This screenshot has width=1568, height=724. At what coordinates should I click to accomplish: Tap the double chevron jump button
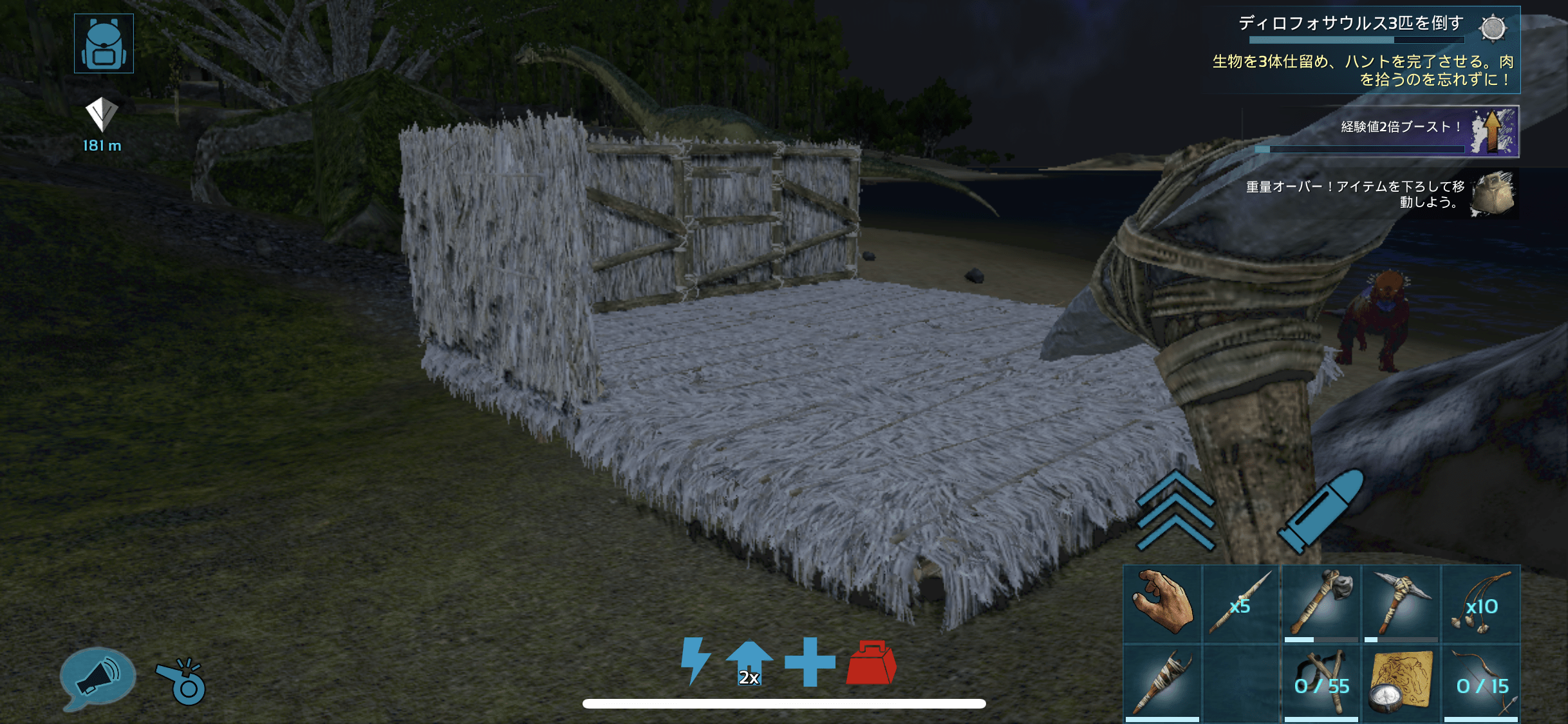[x=1175, y=510]
